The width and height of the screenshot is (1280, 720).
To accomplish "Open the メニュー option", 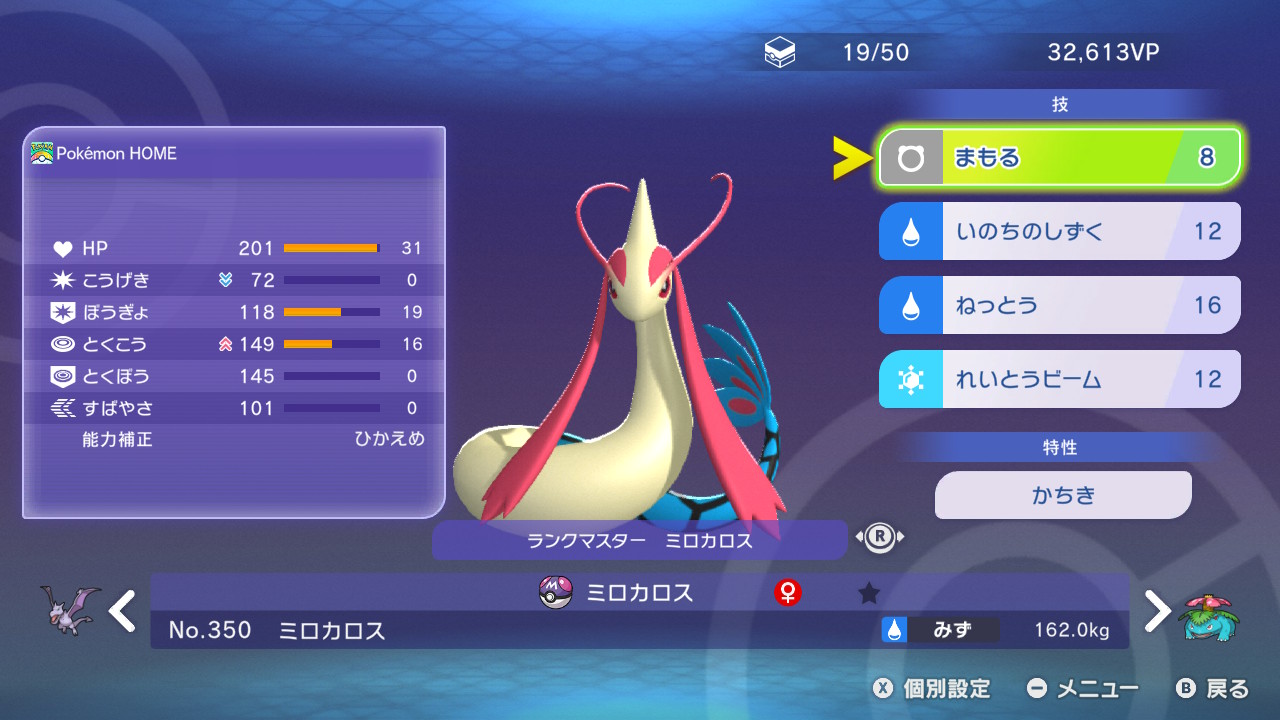I will 1083,688.
